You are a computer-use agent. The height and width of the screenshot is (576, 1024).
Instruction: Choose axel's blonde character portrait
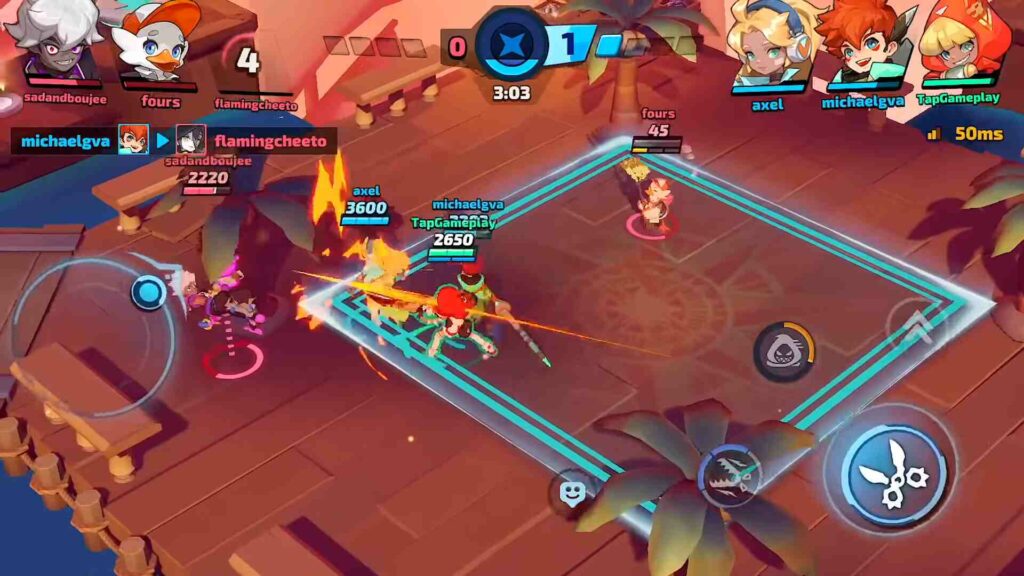point(769,44)
